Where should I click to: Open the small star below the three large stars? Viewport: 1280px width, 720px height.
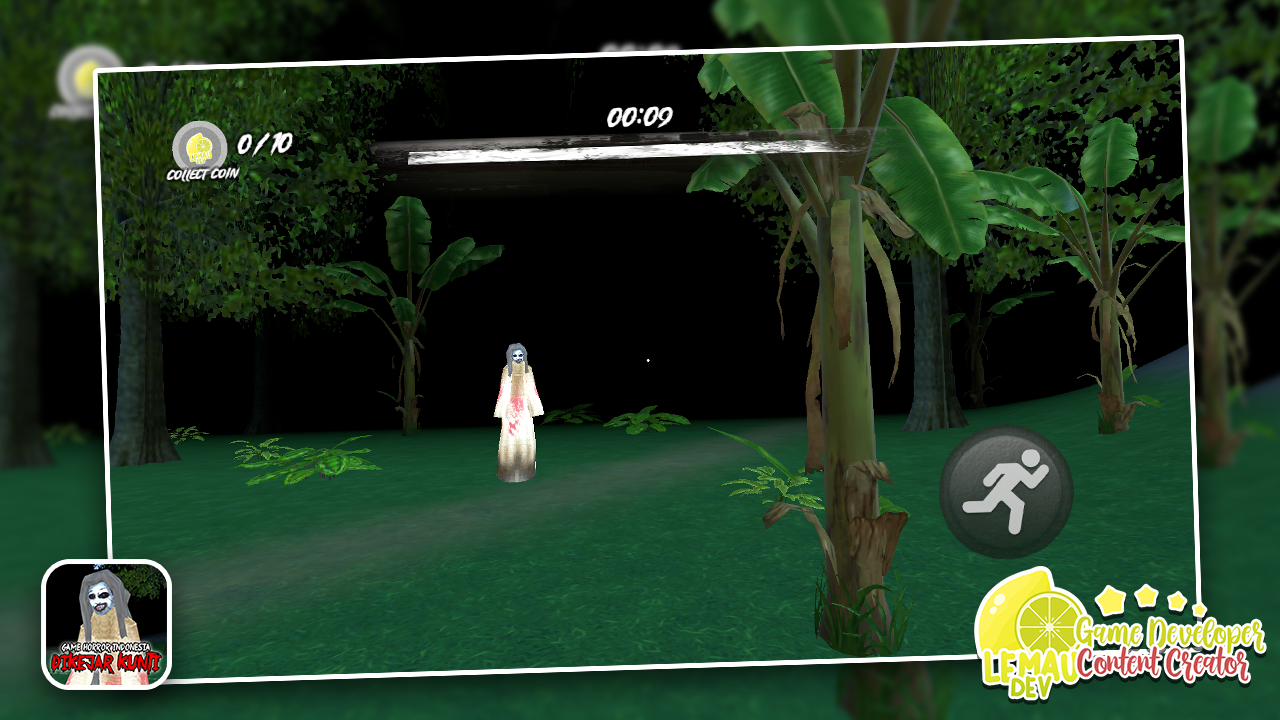[x=1200, y=609]
